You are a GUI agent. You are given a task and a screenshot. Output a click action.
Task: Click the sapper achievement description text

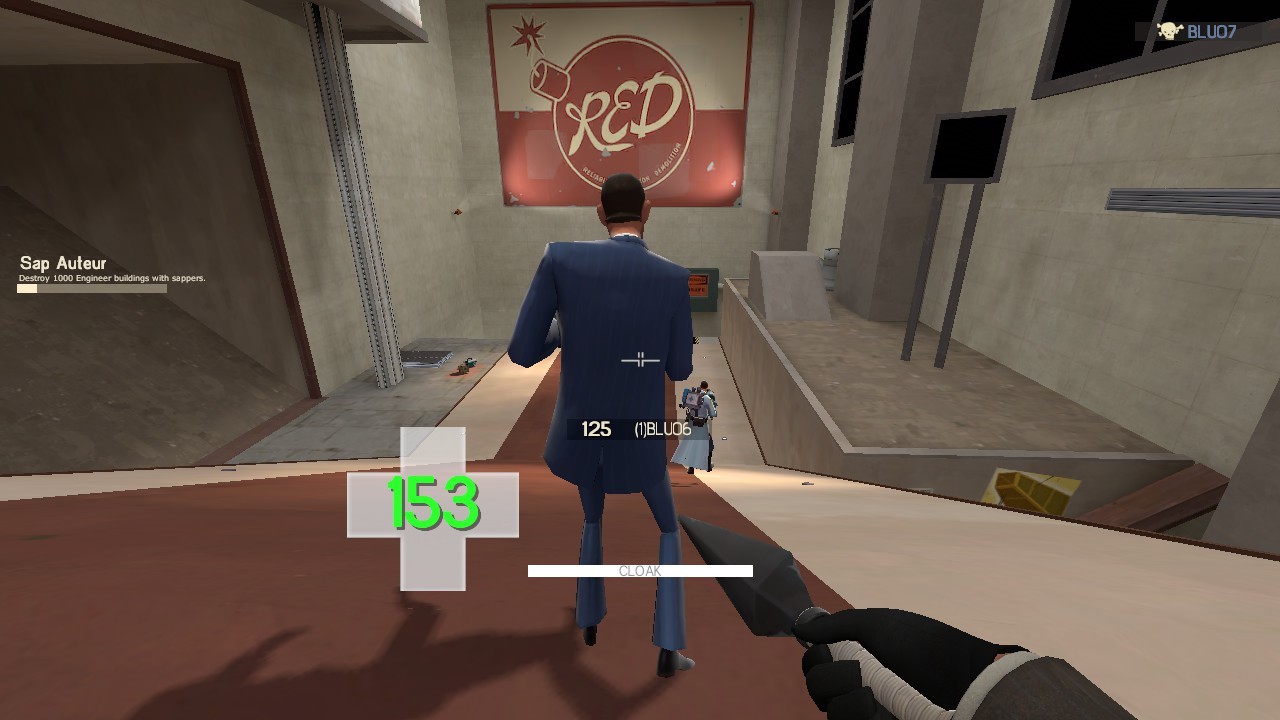(x=112, y=275)
